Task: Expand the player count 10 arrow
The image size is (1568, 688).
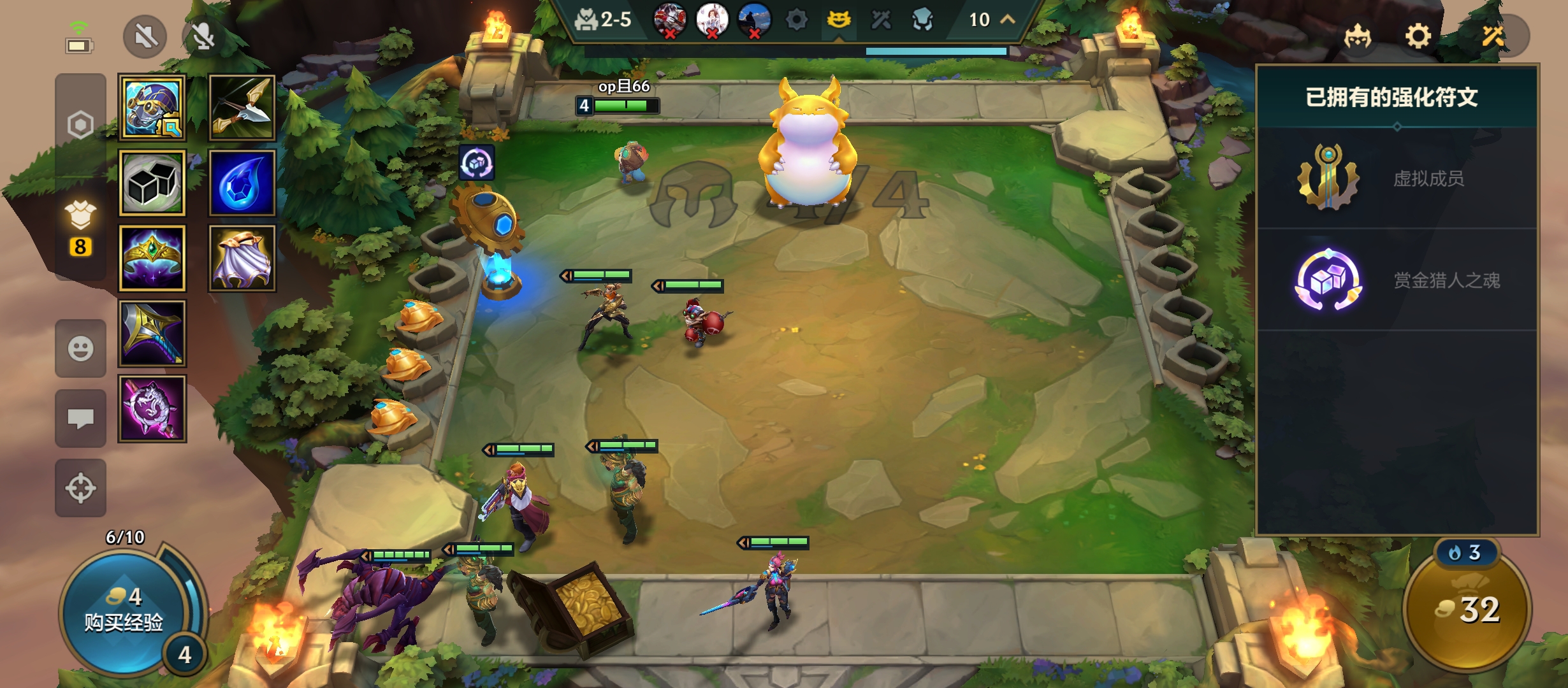Action: click(x=1008, y=20)
